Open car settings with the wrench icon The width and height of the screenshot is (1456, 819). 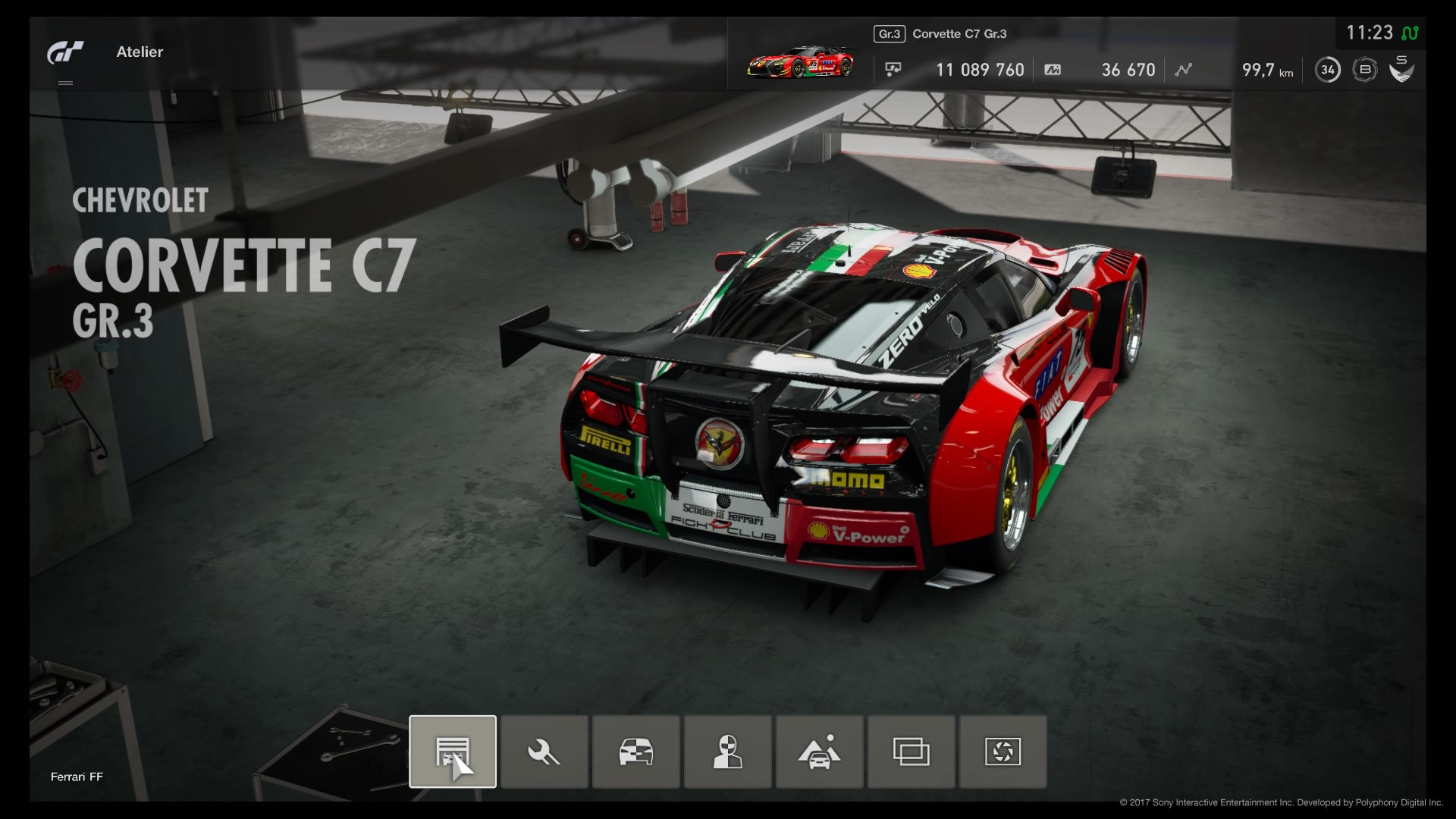coord(544,752)
